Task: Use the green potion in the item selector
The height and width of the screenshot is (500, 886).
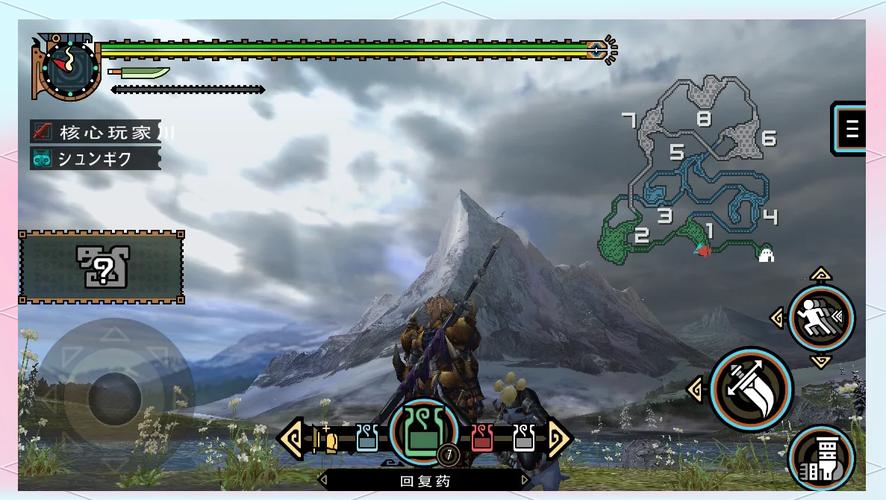Action: 424,434
